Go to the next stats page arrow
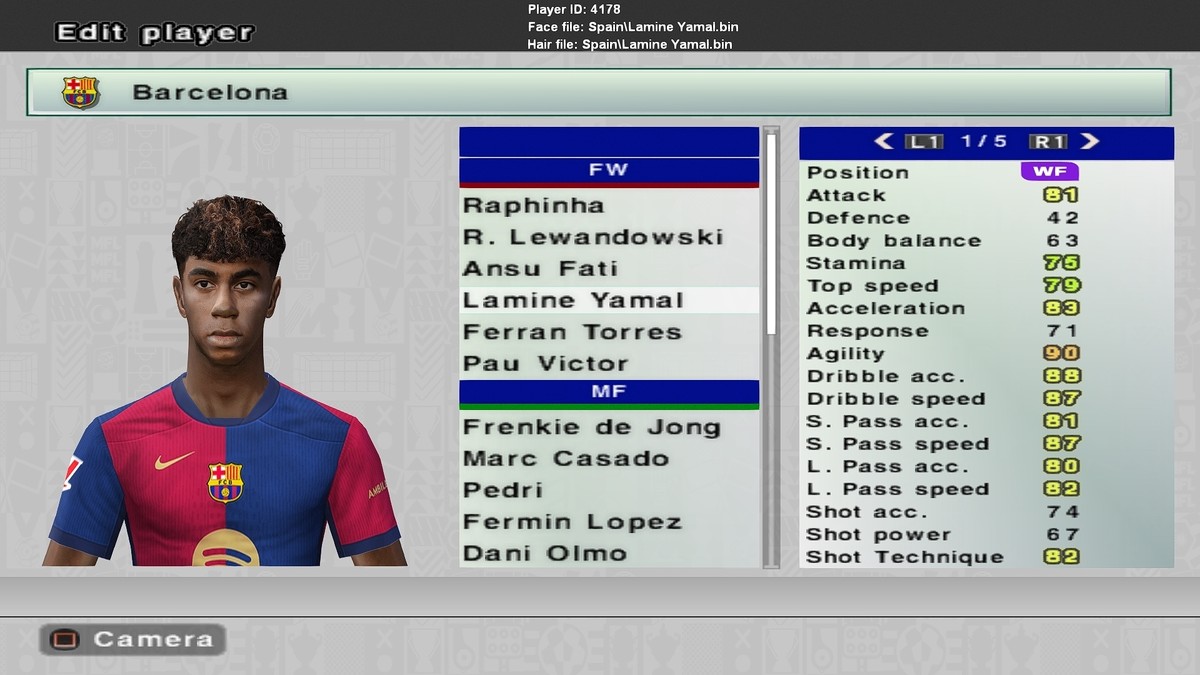 [x=1090, y=142]
